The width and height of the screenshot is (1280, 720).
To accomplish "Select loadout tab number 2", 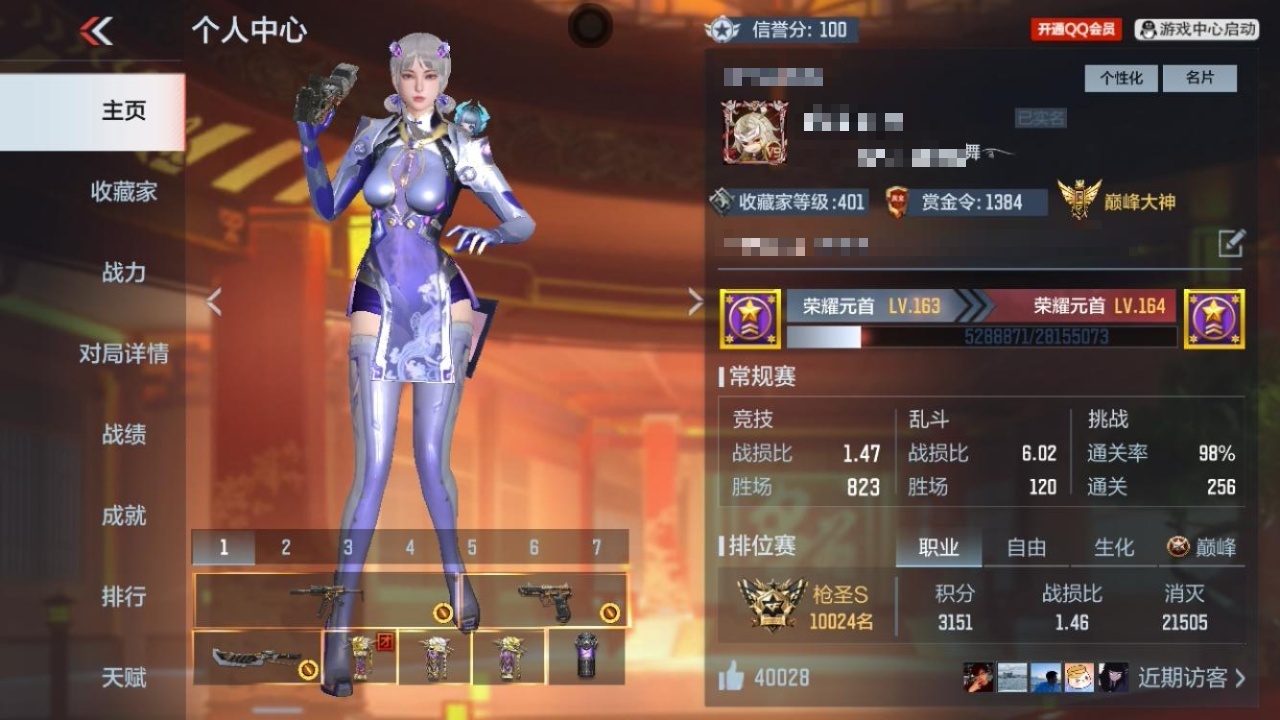I will click(x=286, y=547).
